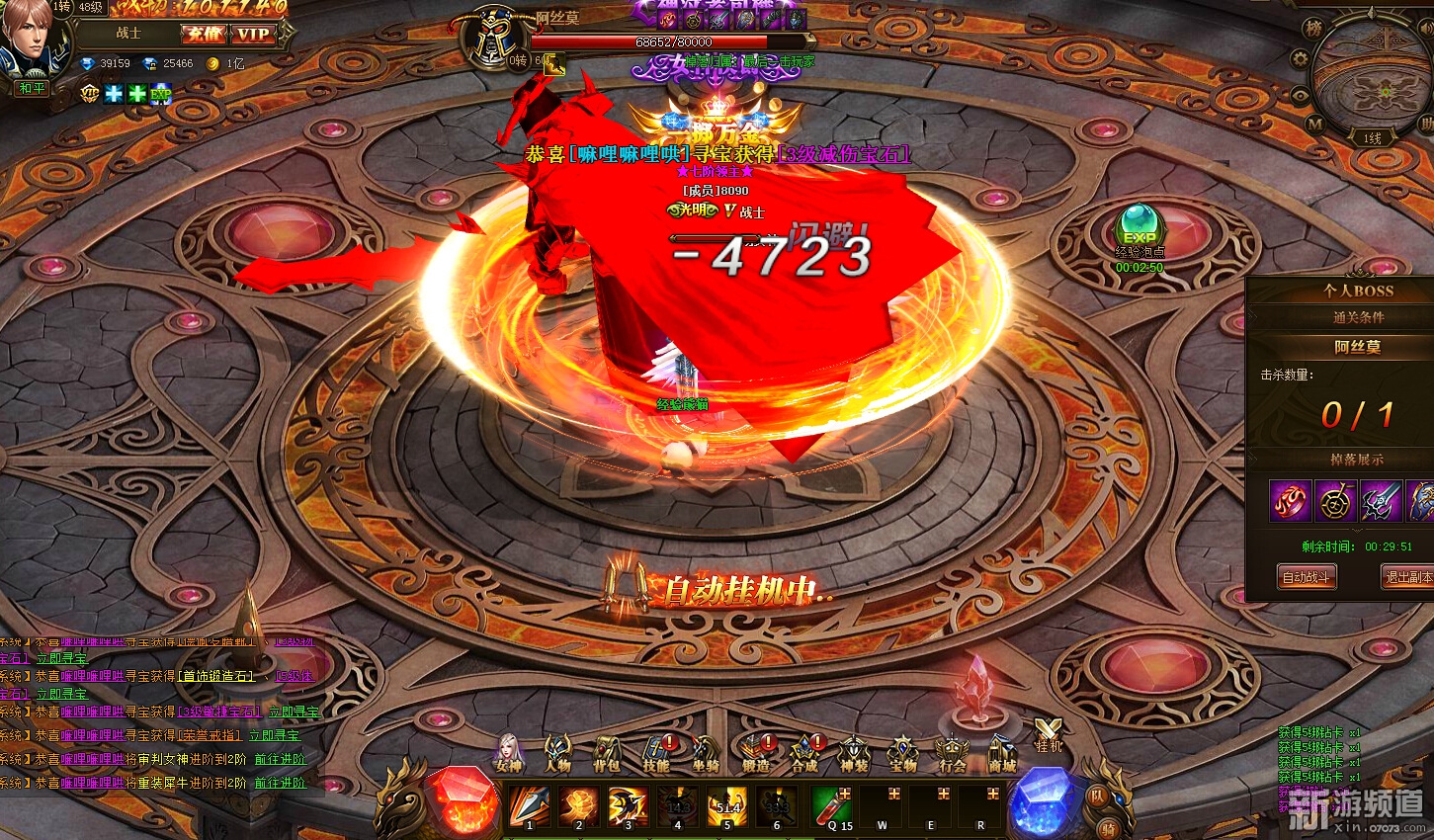1434x840 pixels.
Task: Open the 女神 goddess menu
Action: (x=508, y=753)
